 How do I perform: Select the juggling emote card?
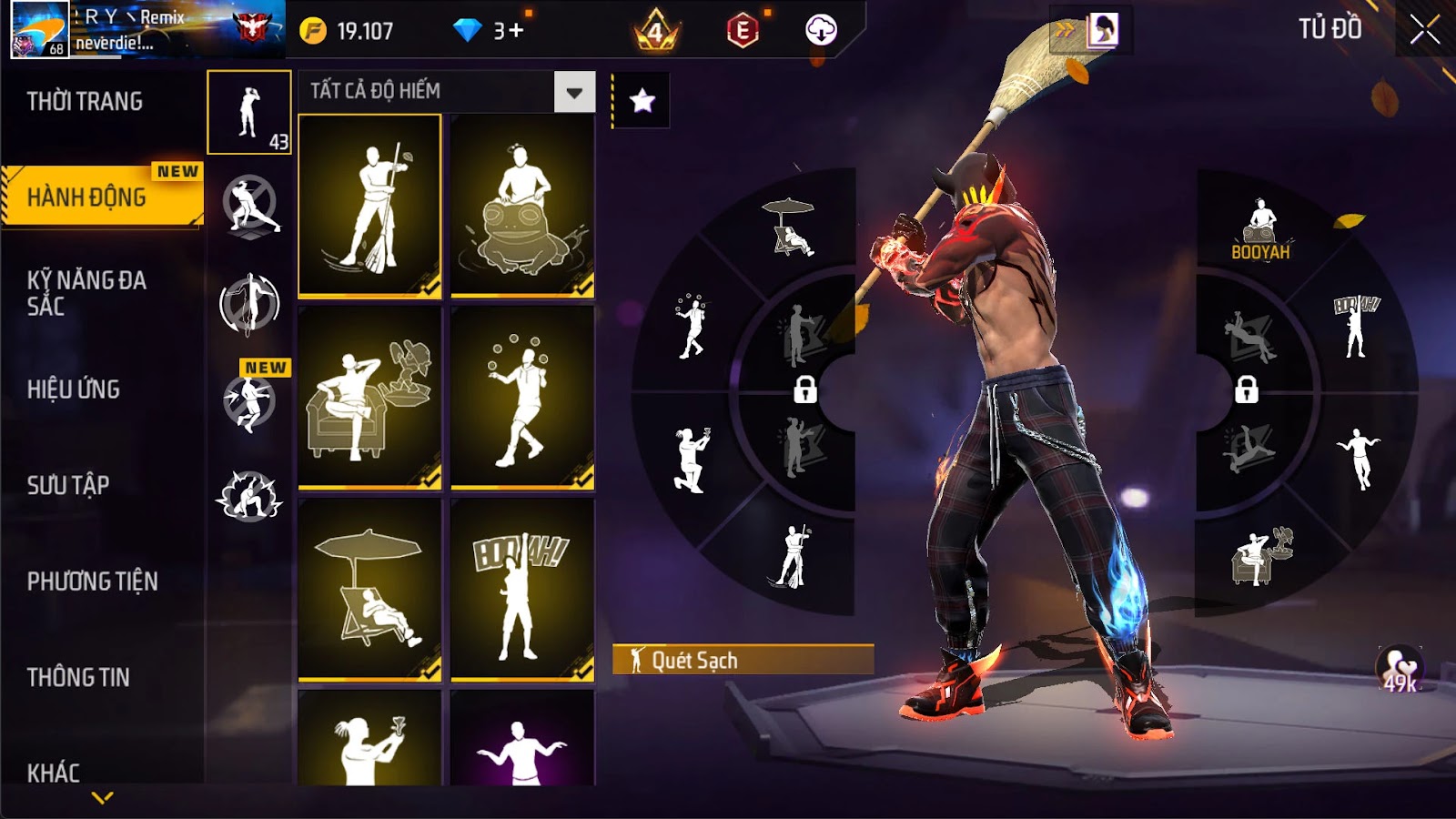tap(522, 398)
